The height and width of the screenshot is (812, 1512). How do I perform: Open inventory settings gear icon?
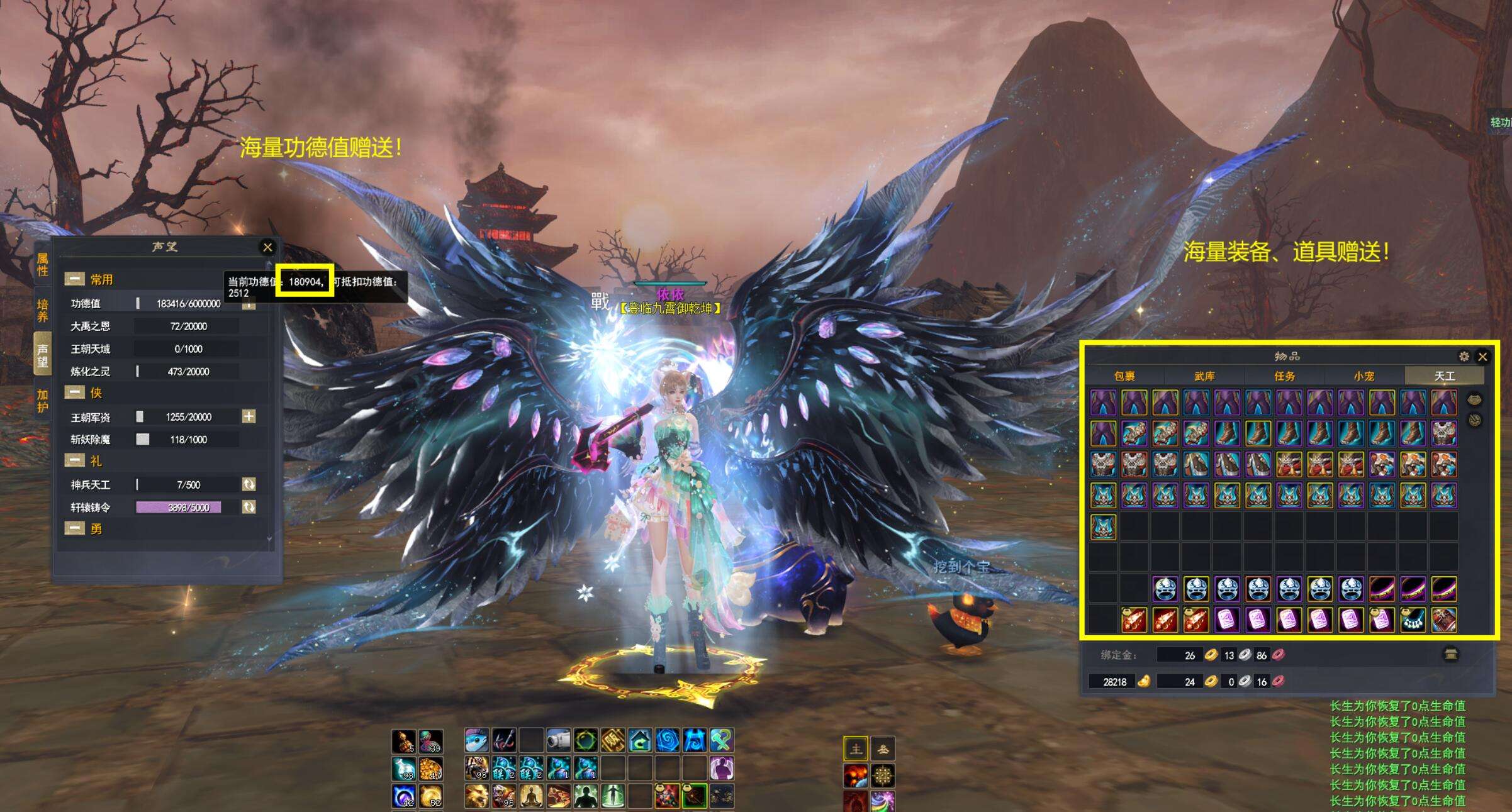coord(1464,357)
